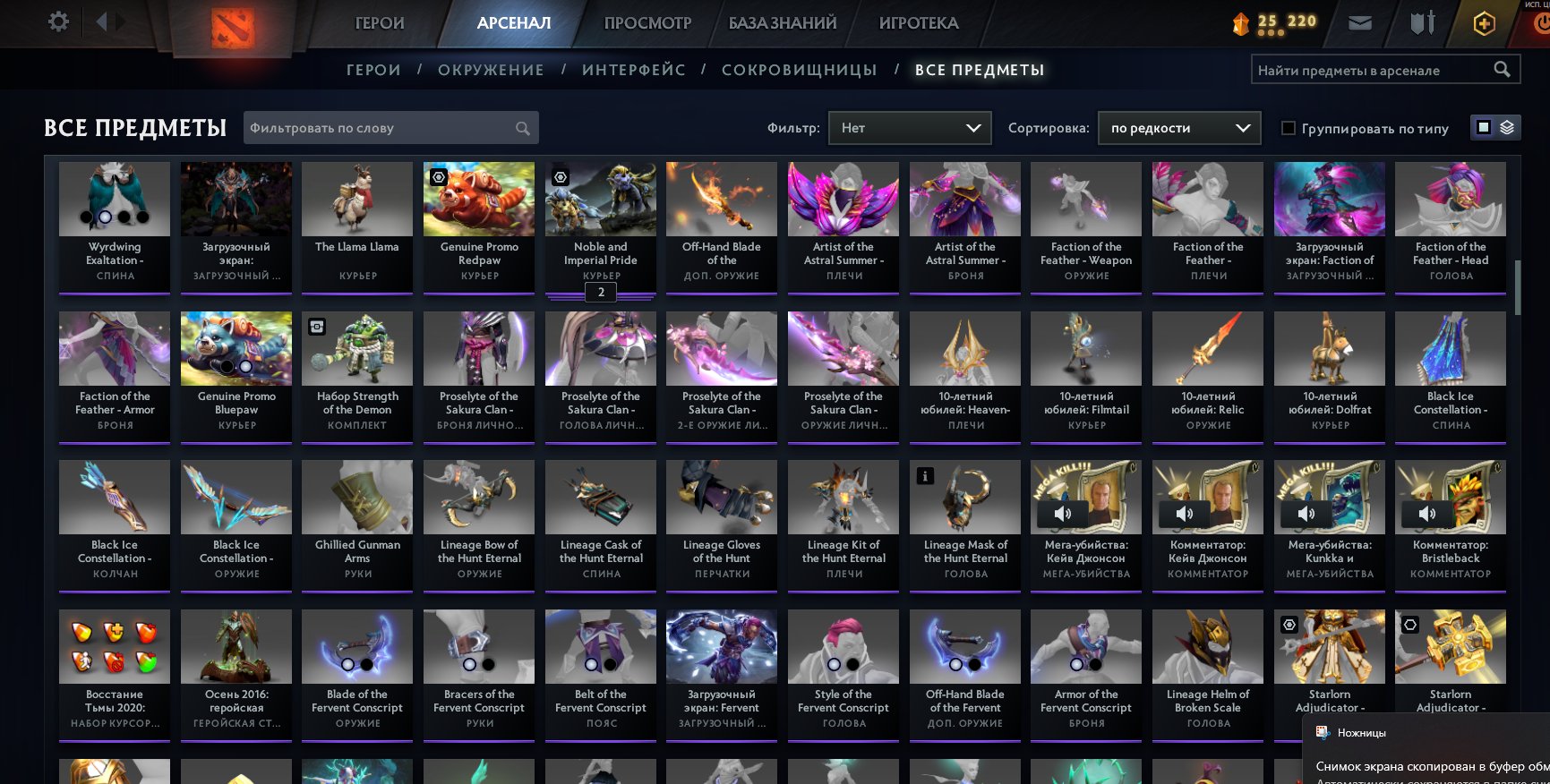Enable the Группировать по типу checkbox
Viewport: 1550px width, 784px height.
tap(1288, 128)
